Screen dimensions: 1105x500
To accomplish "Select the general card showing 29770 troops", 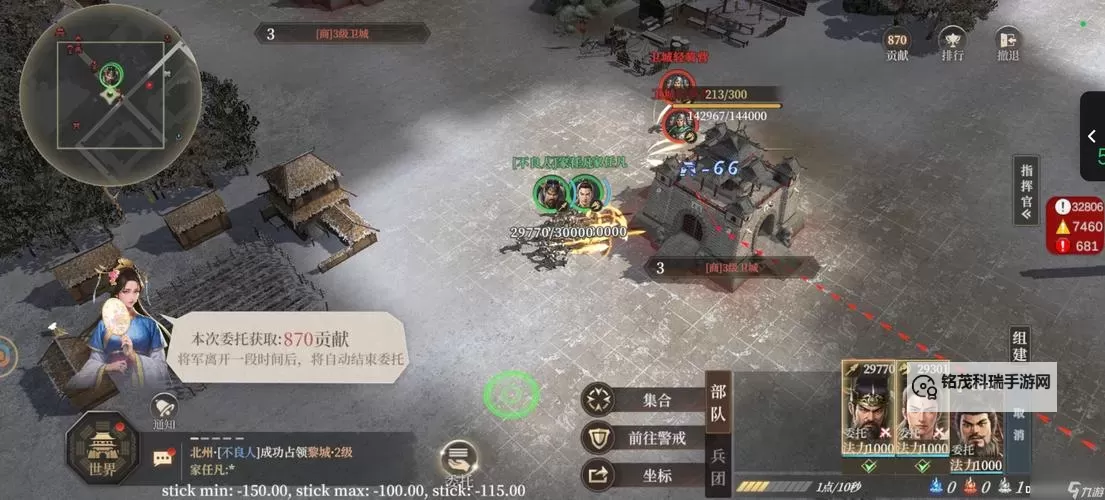I will pos(867,415).
